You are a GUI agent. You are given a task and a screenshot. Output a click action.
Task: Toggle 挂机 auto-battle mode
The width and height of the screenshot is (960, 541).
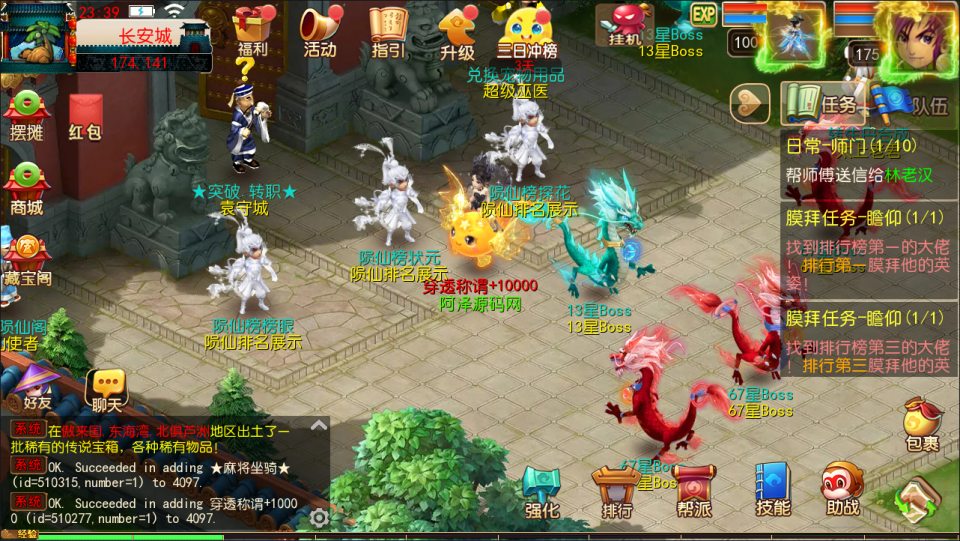pos(624,25)
